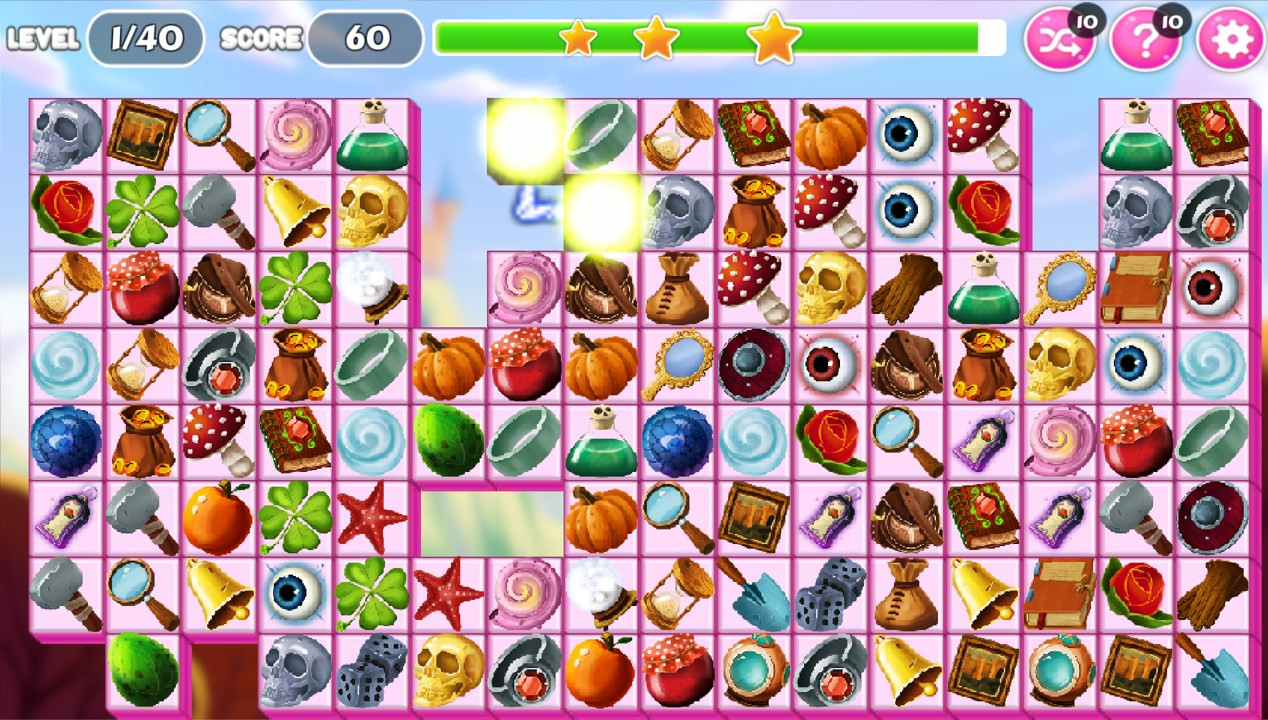The image size is (1268, 720).
Task: Select the green egg tile beside the blue swirl
Action: click(x=448, y=442)
